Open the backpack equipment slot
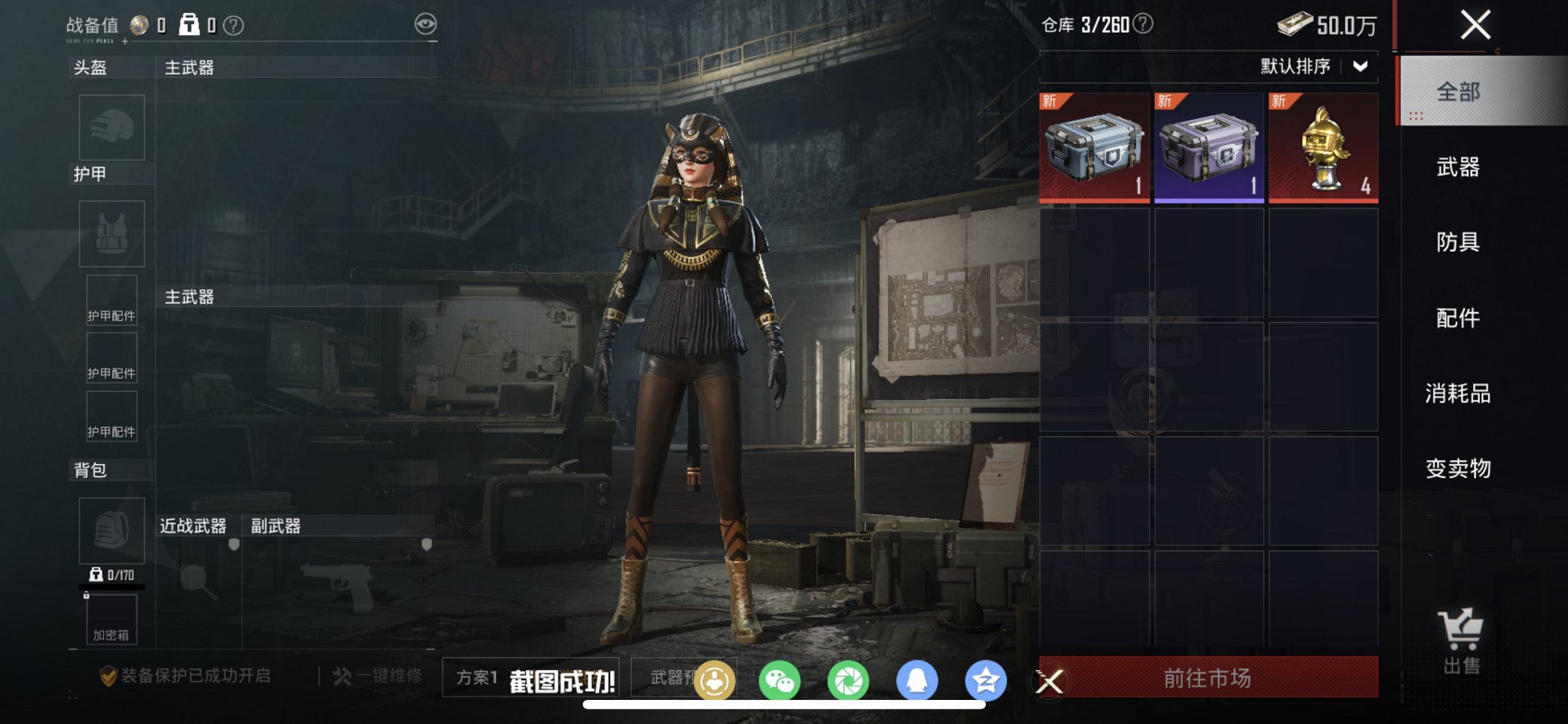Viewport: 1568px width, 724px height. click(111, 530)
